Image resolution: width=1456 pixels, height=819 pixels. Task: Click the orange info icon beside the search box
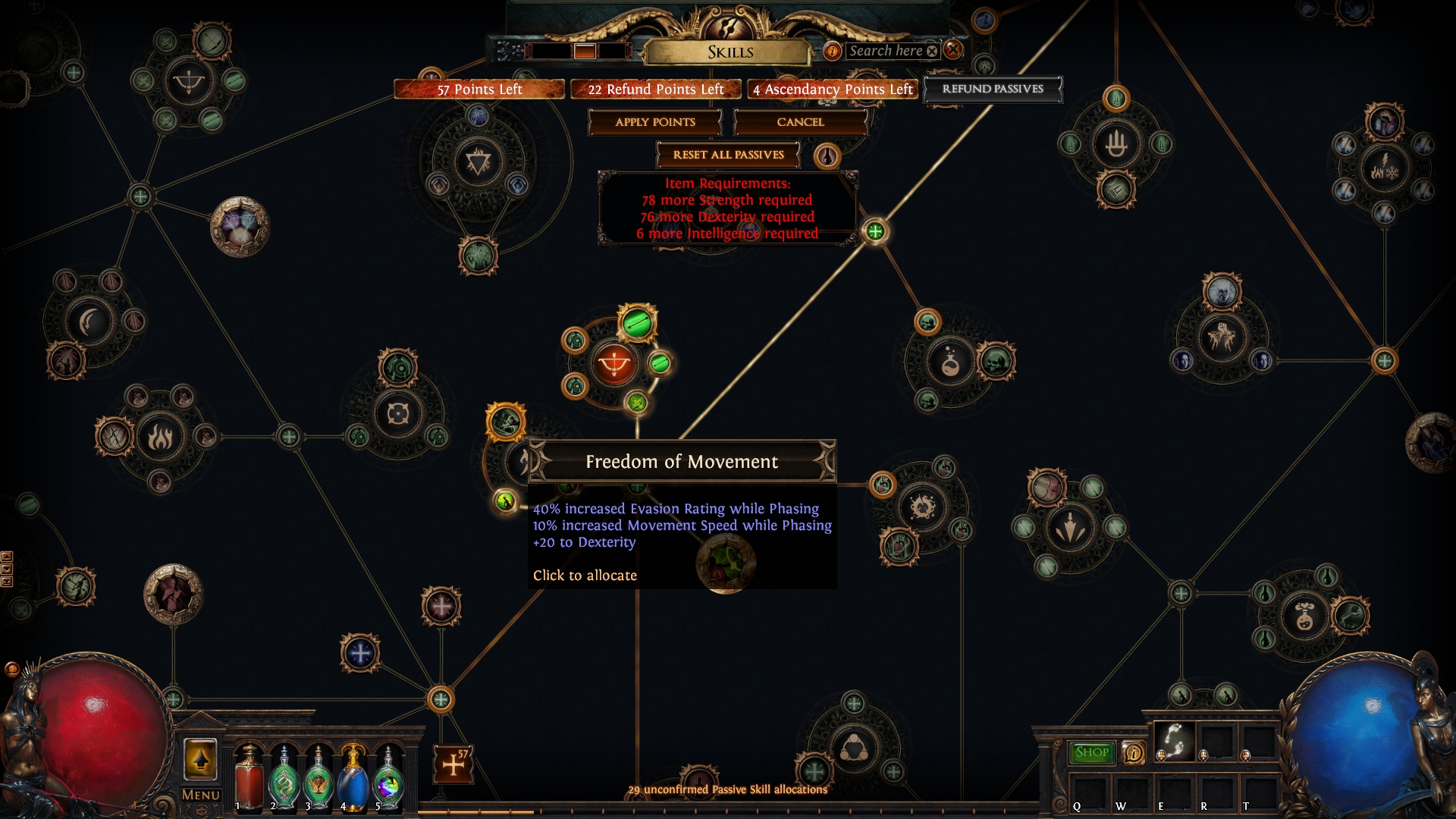click(x=832, y=51)
